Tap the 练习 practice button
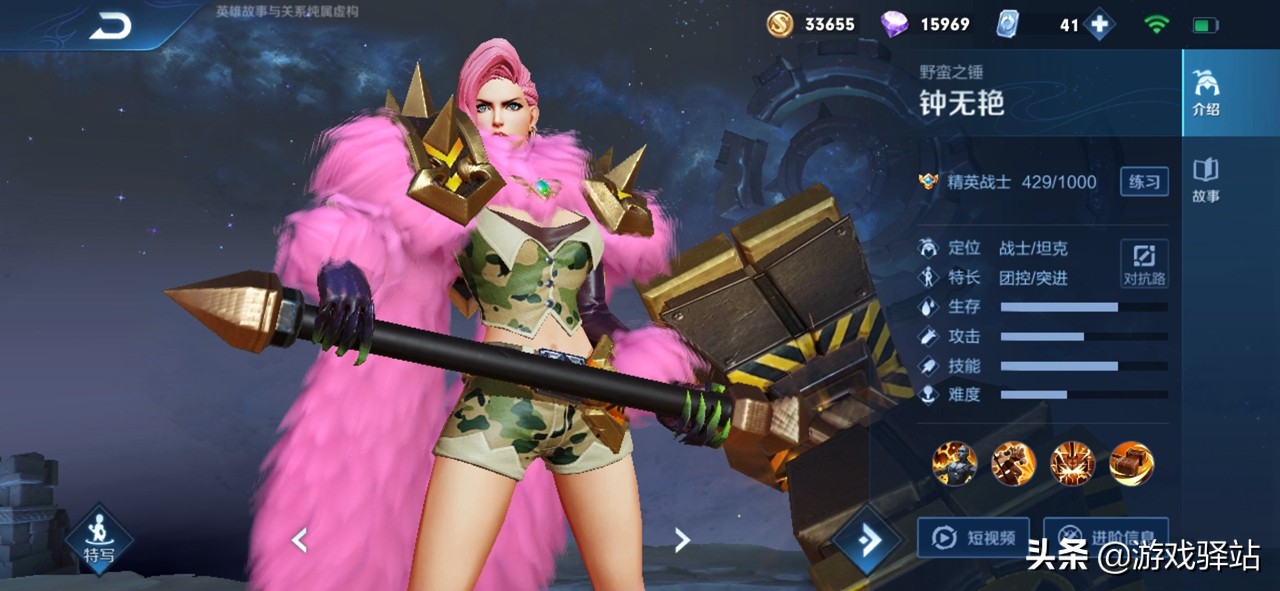The image size is (1280, 591). (x=1144, y=181)
